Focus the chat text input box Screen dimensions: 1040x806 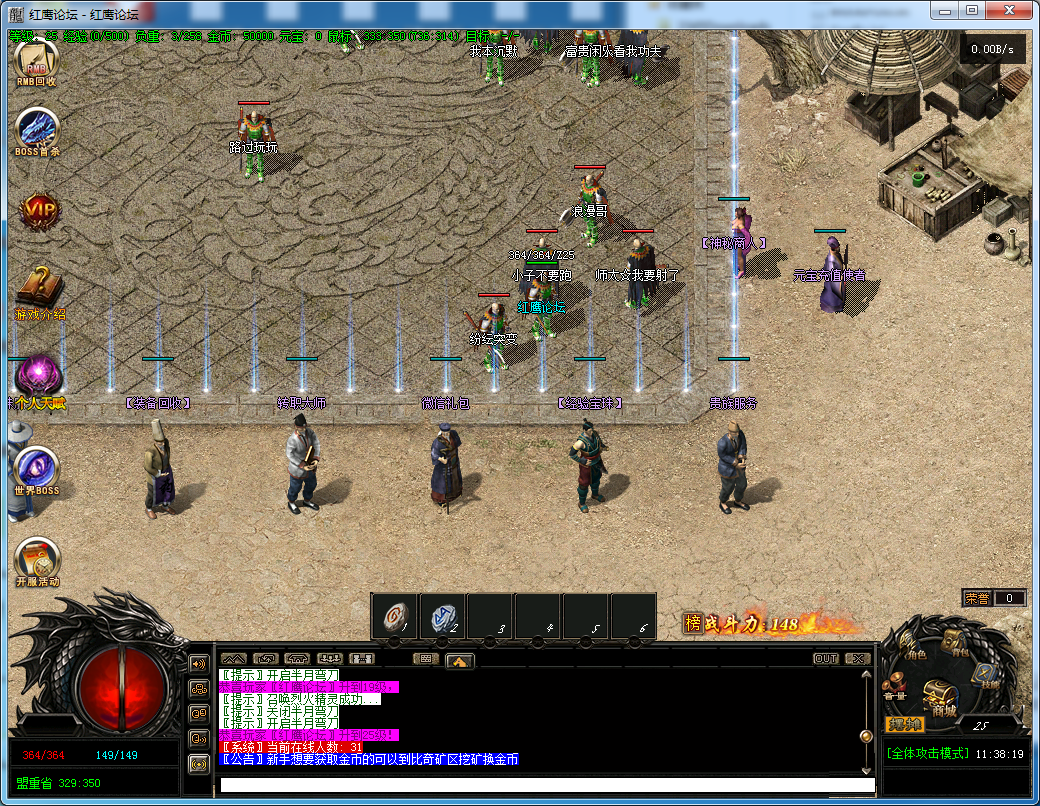[547, 785]
